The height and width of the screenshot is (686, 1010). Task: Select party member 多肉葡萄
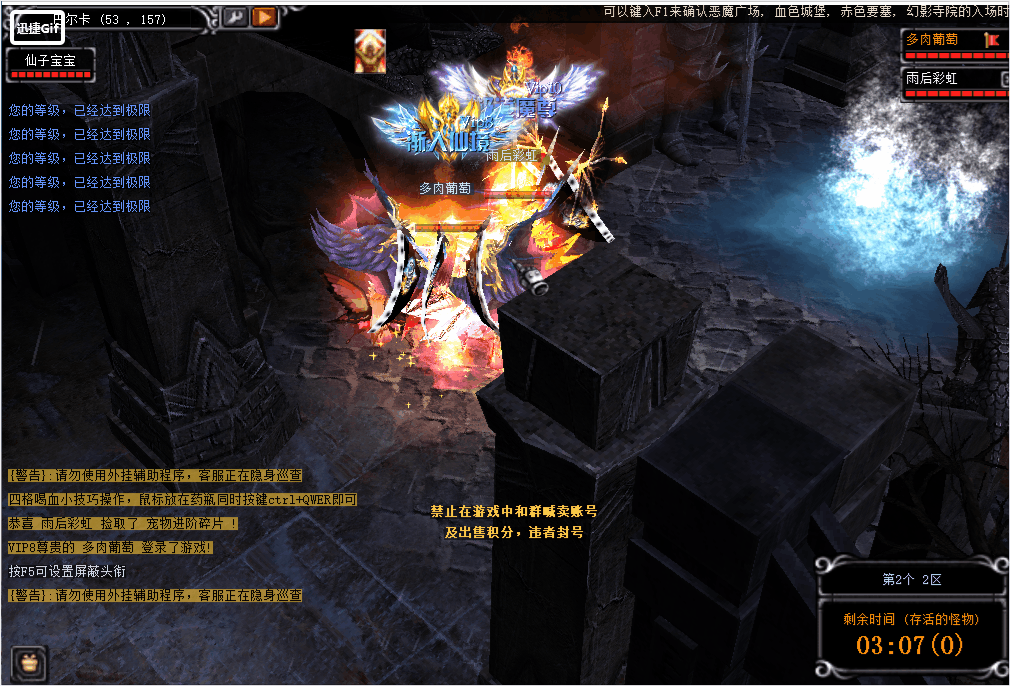click(942, 40)
